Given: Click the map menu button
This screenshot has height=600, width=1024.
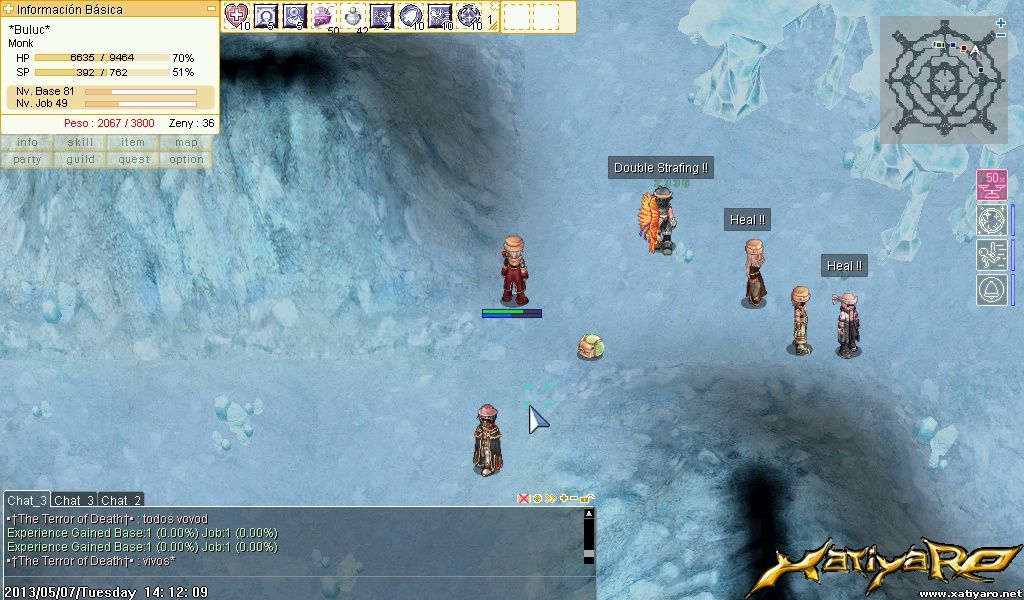Looking at the screenshot, I should click(186, 142).
